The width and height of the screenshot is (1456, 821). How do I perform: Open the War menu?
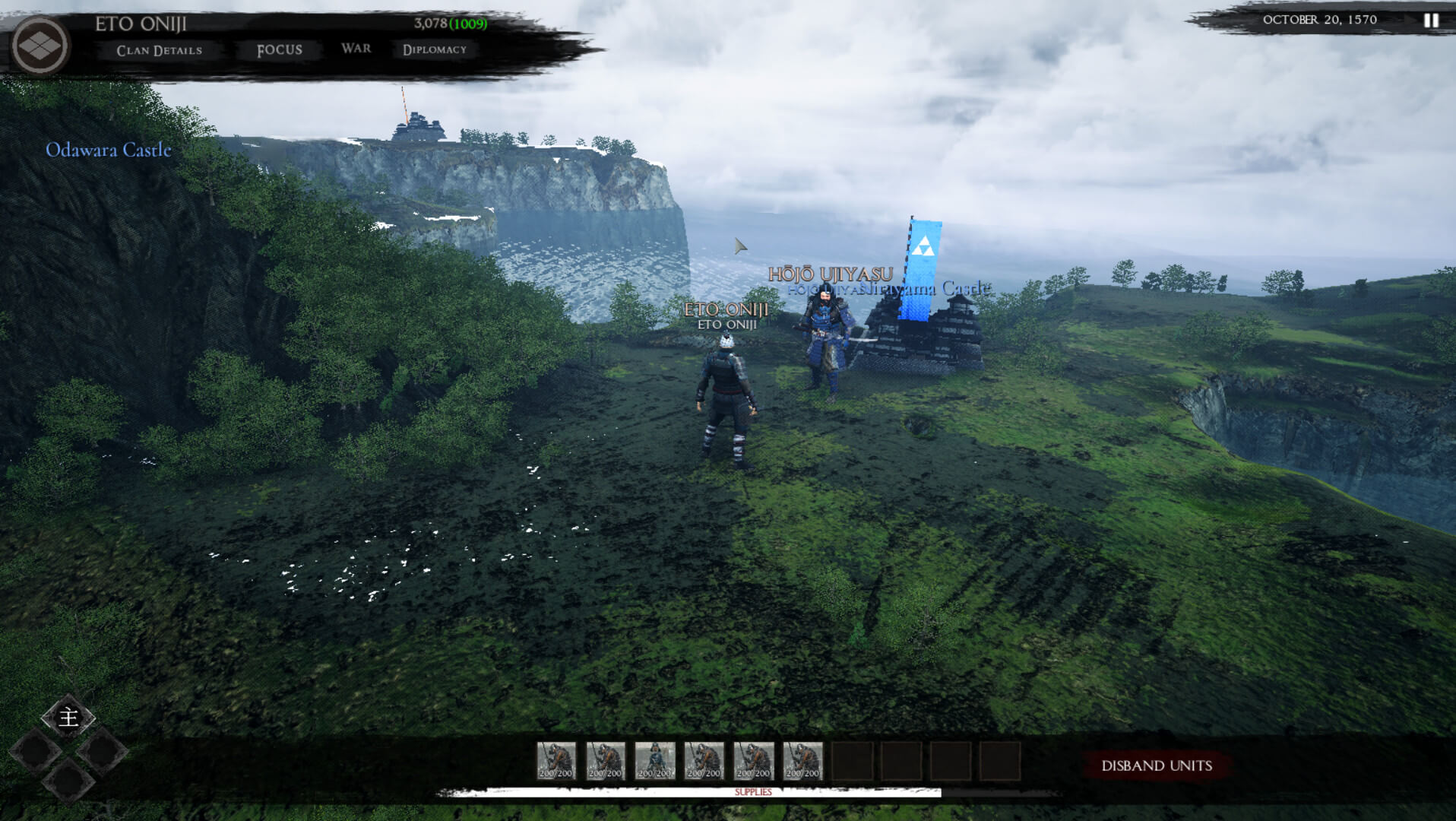(x=356, y=49)
